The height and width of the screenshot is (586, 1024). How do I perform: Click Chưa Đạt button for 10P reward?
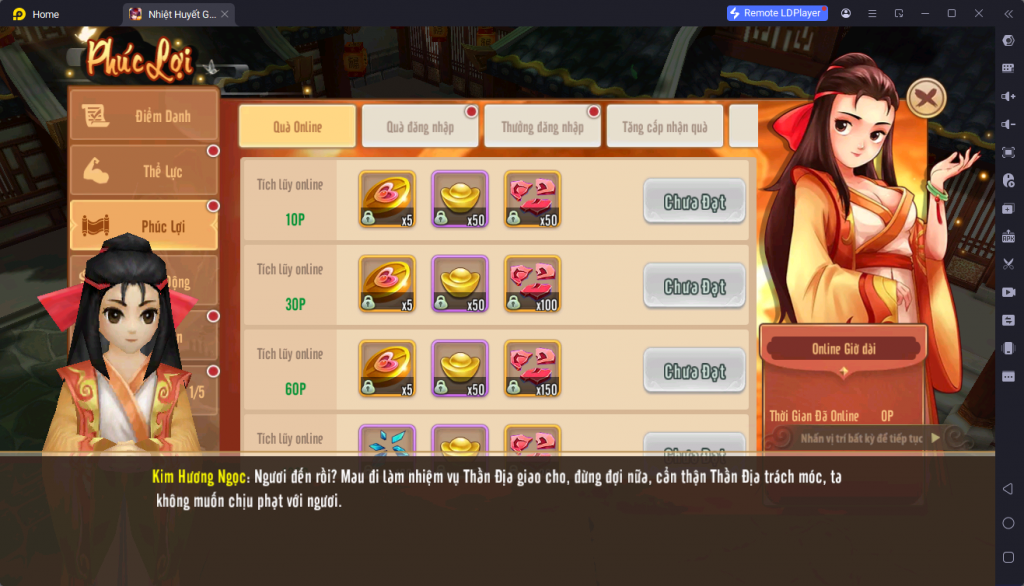pos(694,202)
